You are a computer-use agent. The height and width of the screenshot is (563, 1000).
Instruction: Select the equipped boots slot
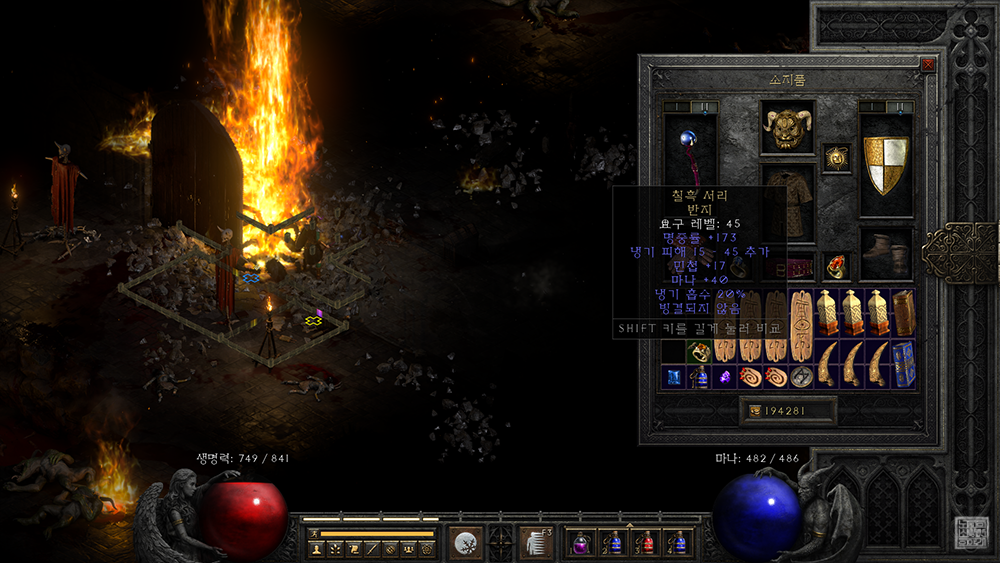[886, 254]
